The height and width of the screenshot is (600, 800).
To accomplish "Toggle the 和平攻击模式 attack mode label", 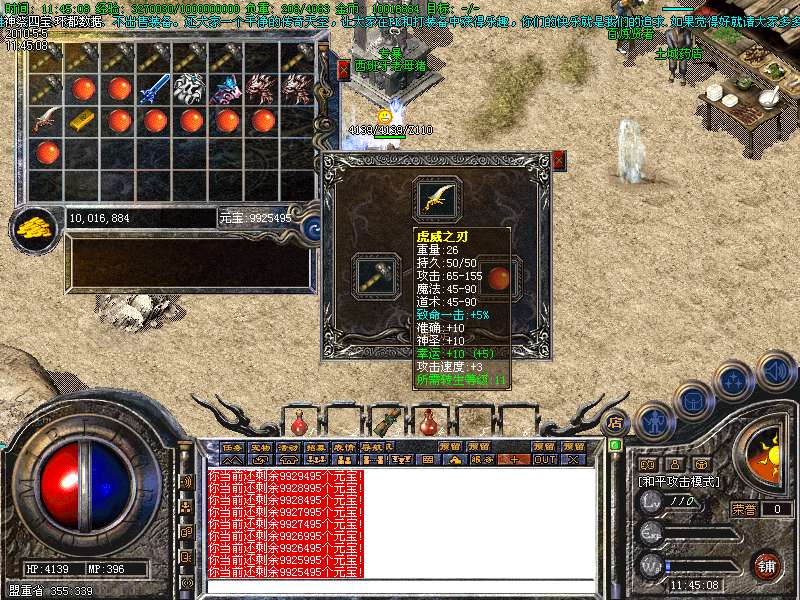I will [x=680, y=481].
